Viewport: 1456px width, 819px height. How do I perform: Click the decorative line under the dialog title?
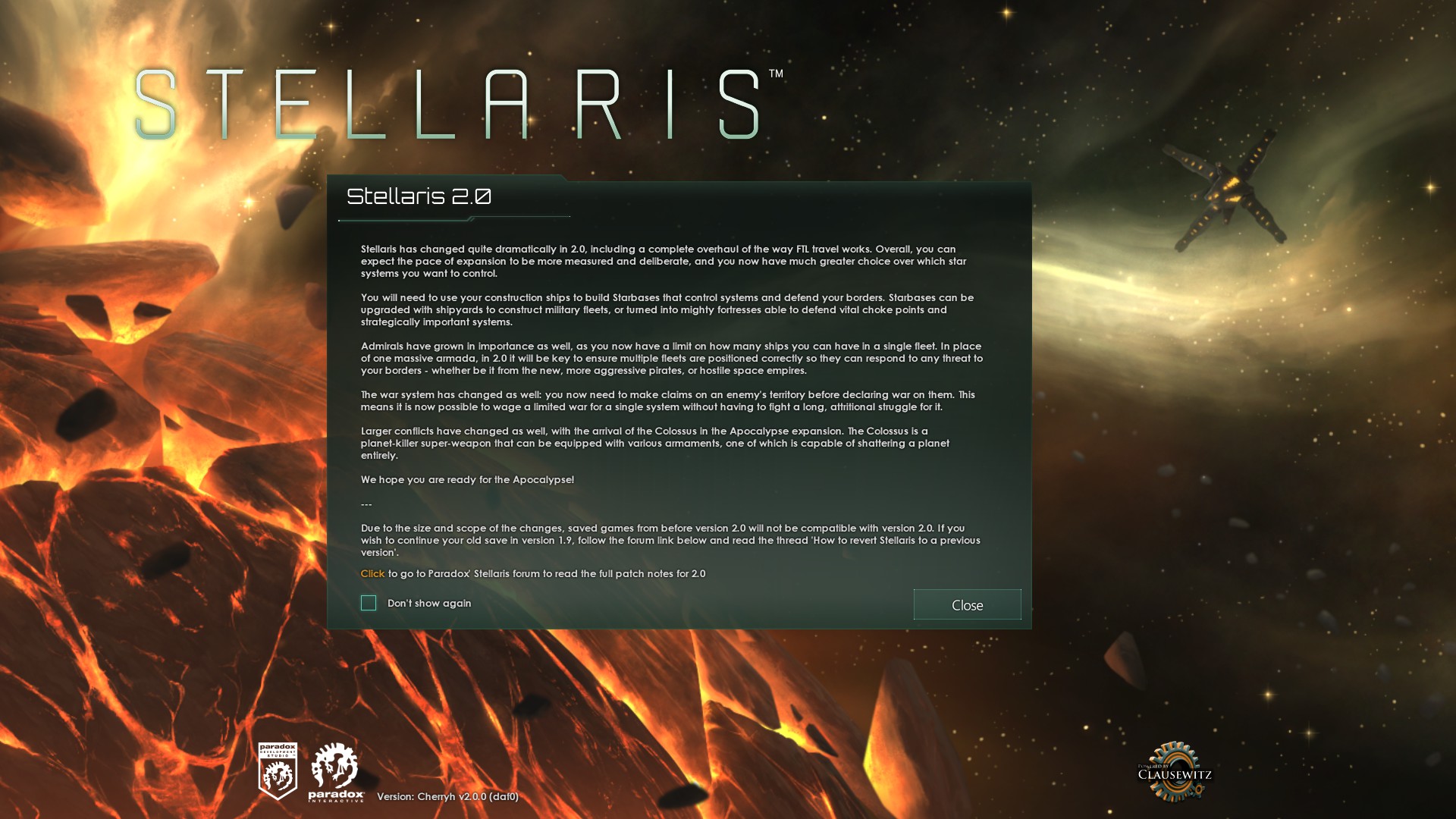click(455, 218)
